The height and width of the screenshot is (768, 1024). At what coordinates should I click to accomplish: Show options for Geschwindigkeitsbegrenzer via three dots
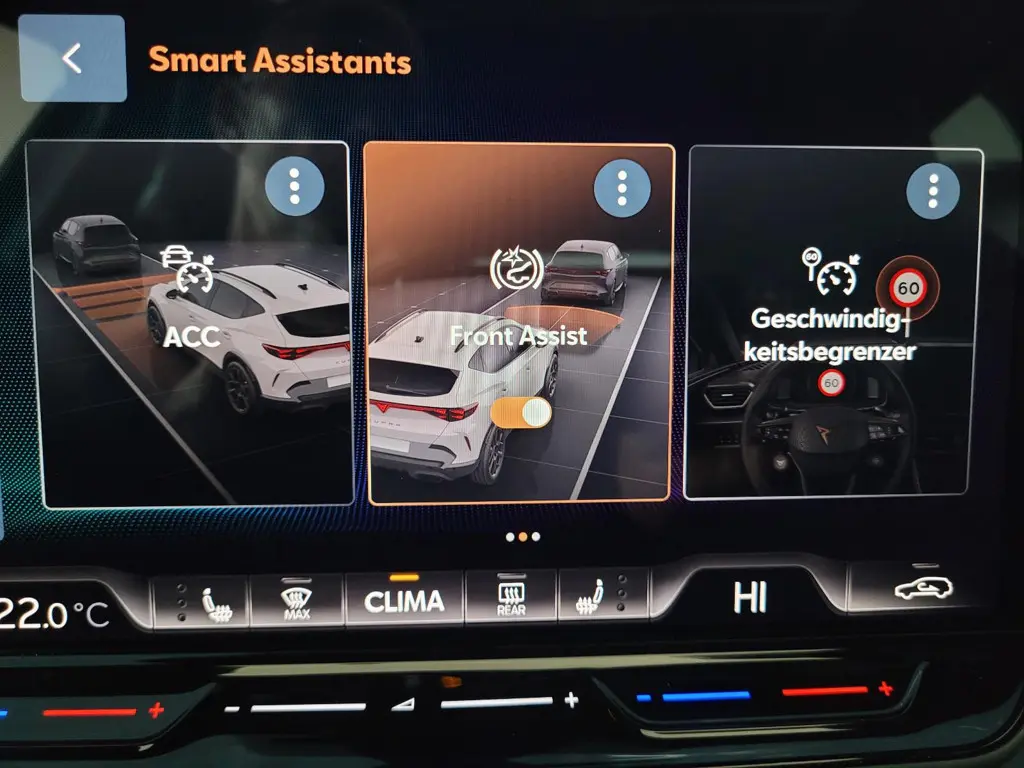pyautogui.click(x=933, y=191)
